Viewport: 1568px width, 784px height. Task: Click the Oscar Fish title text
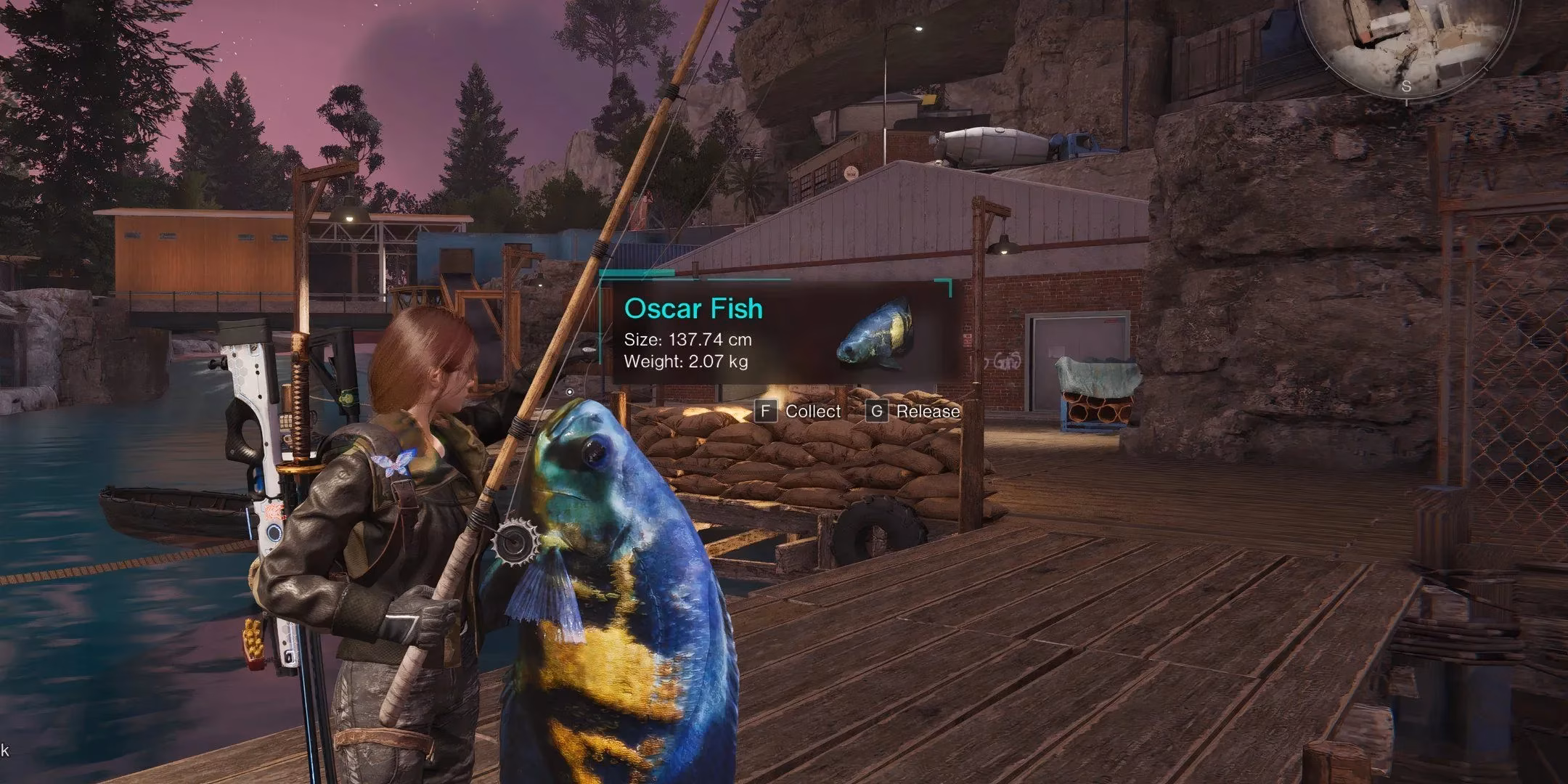[x=693, y=309]
